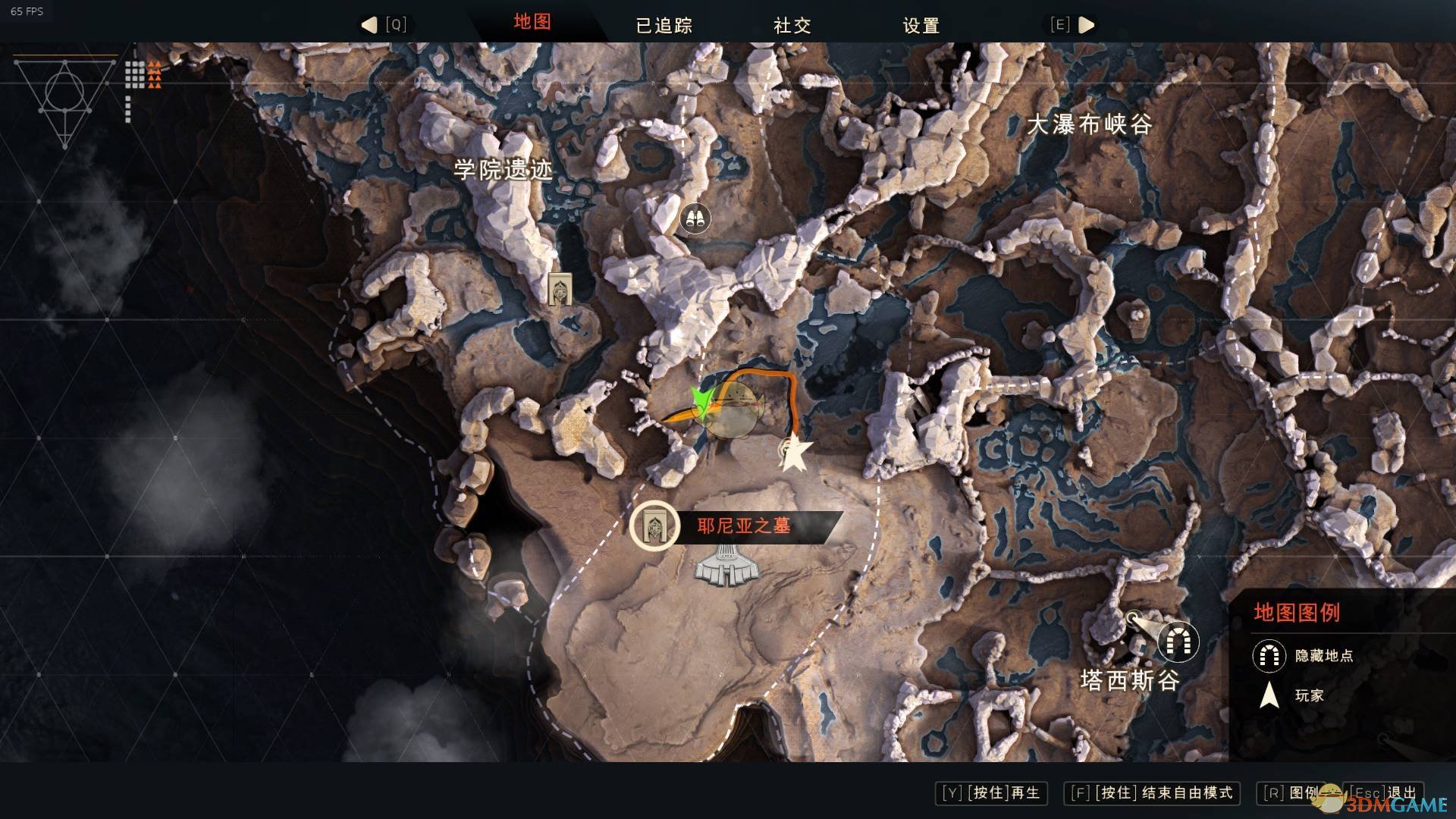
Task: Select the tomb door marker below 学院遗迹
Action: [x=560, y=289]
